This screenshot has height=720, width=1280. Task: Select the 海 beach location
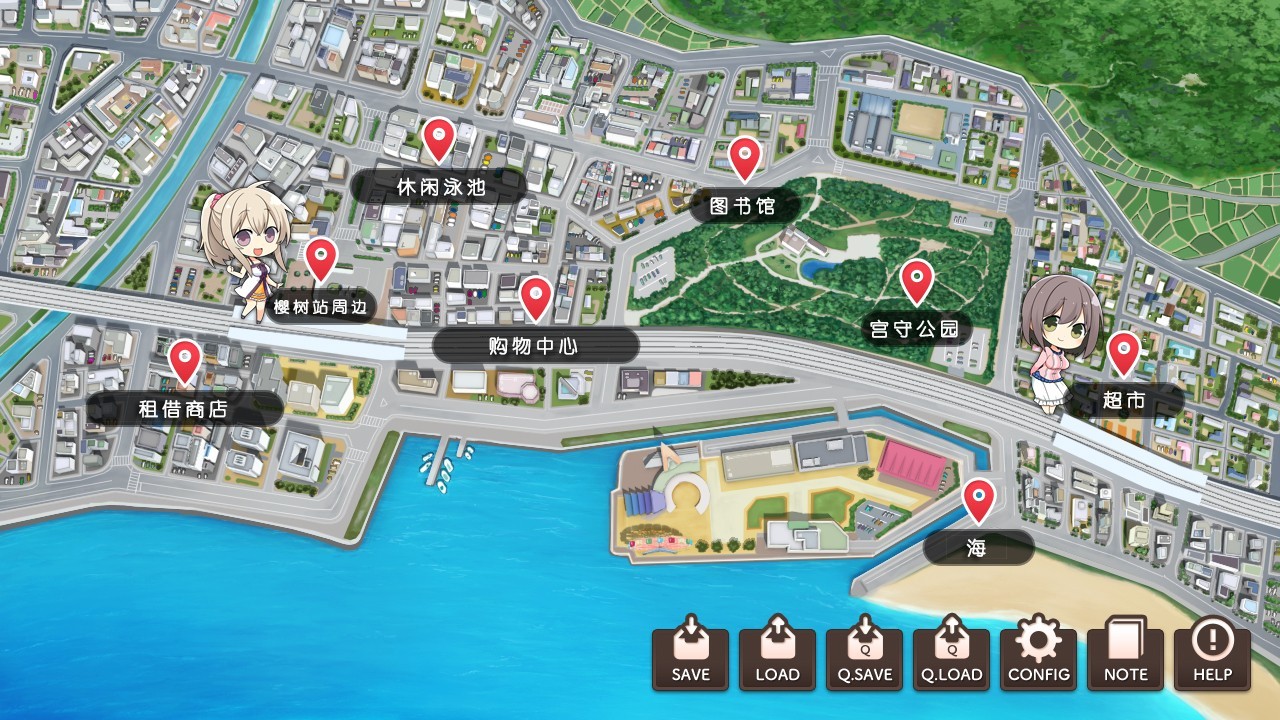(977, 547)
